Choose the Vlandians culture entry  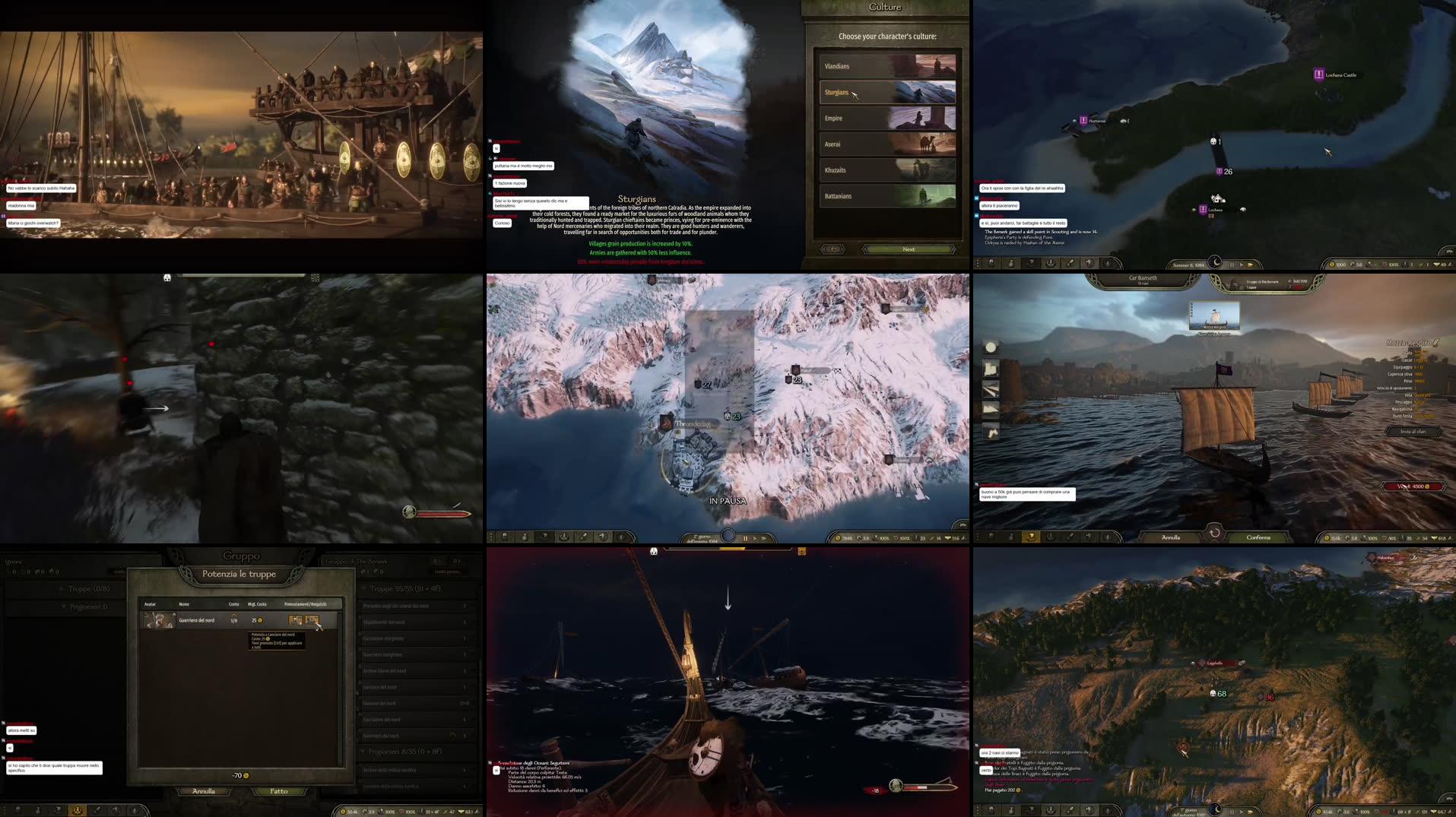(887, 66)
